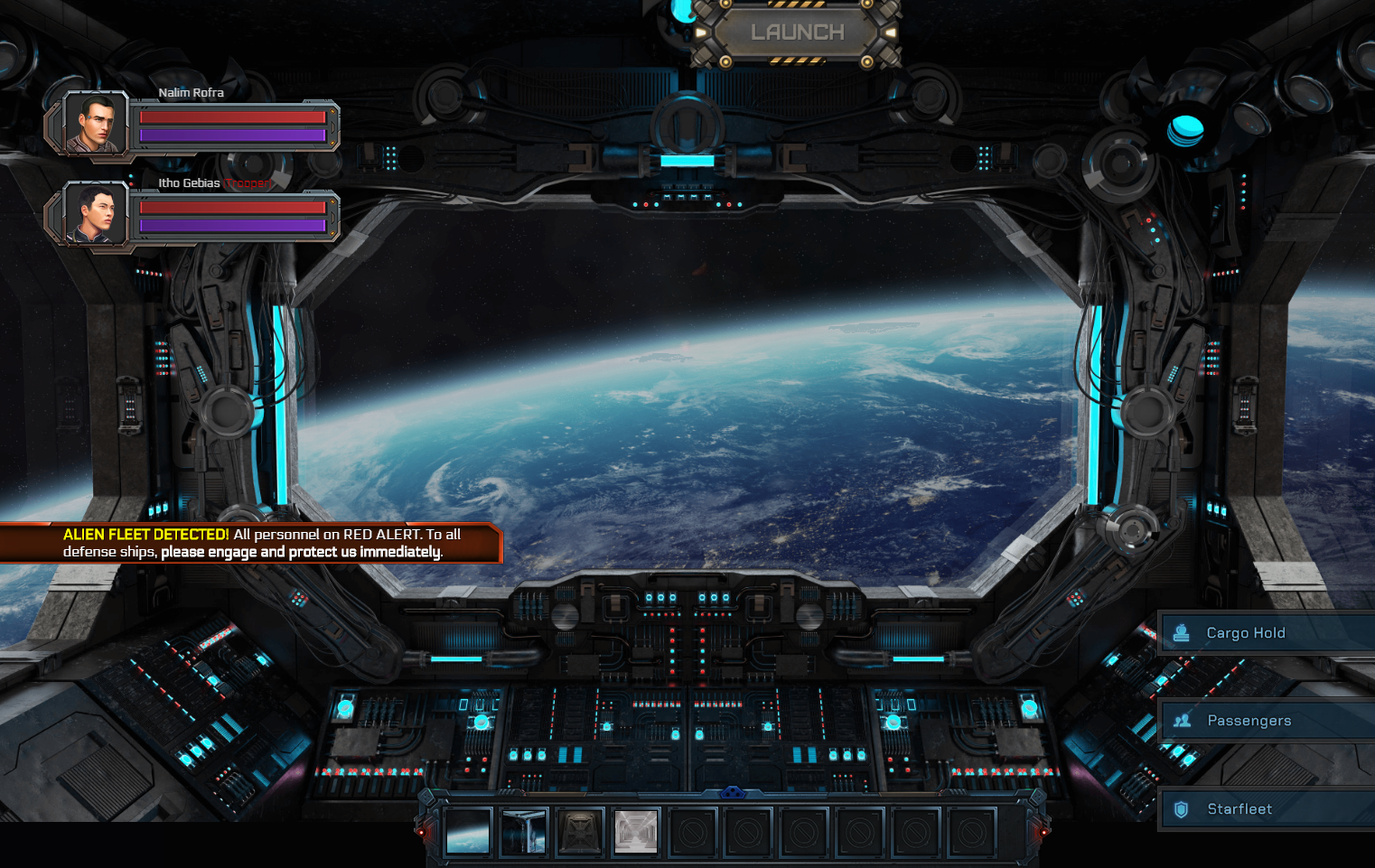Open the Passengers panel

tap(1267, 721)
